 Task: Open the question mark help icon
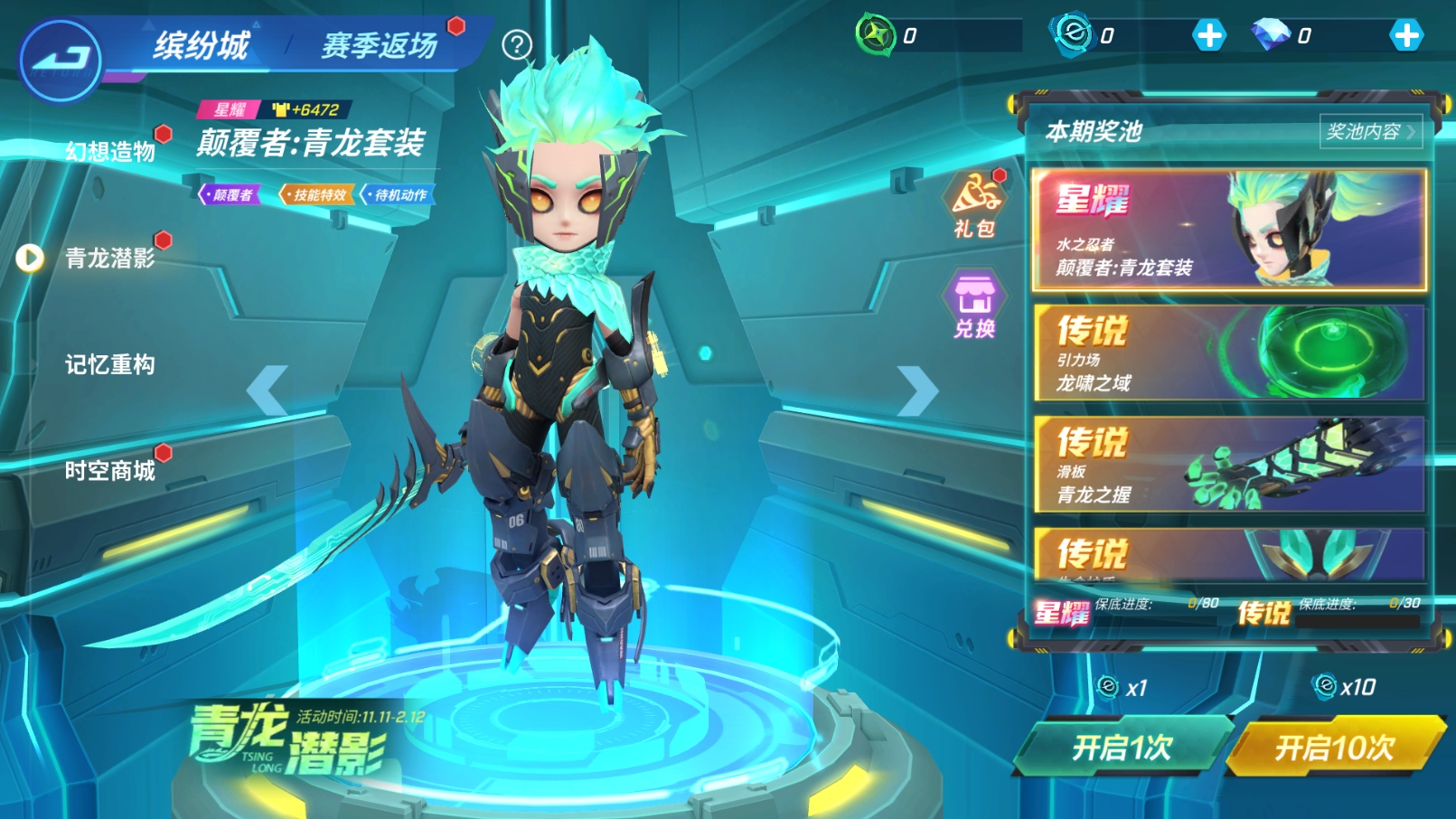pos(517,44)
